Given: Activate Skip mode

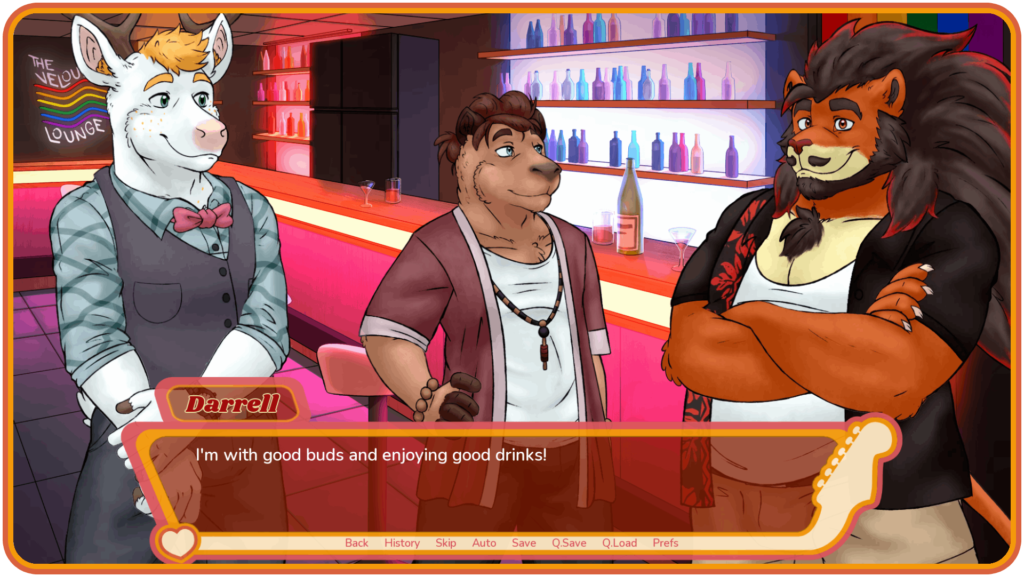Looking at the screenshot, I should (x=446, y=543).
